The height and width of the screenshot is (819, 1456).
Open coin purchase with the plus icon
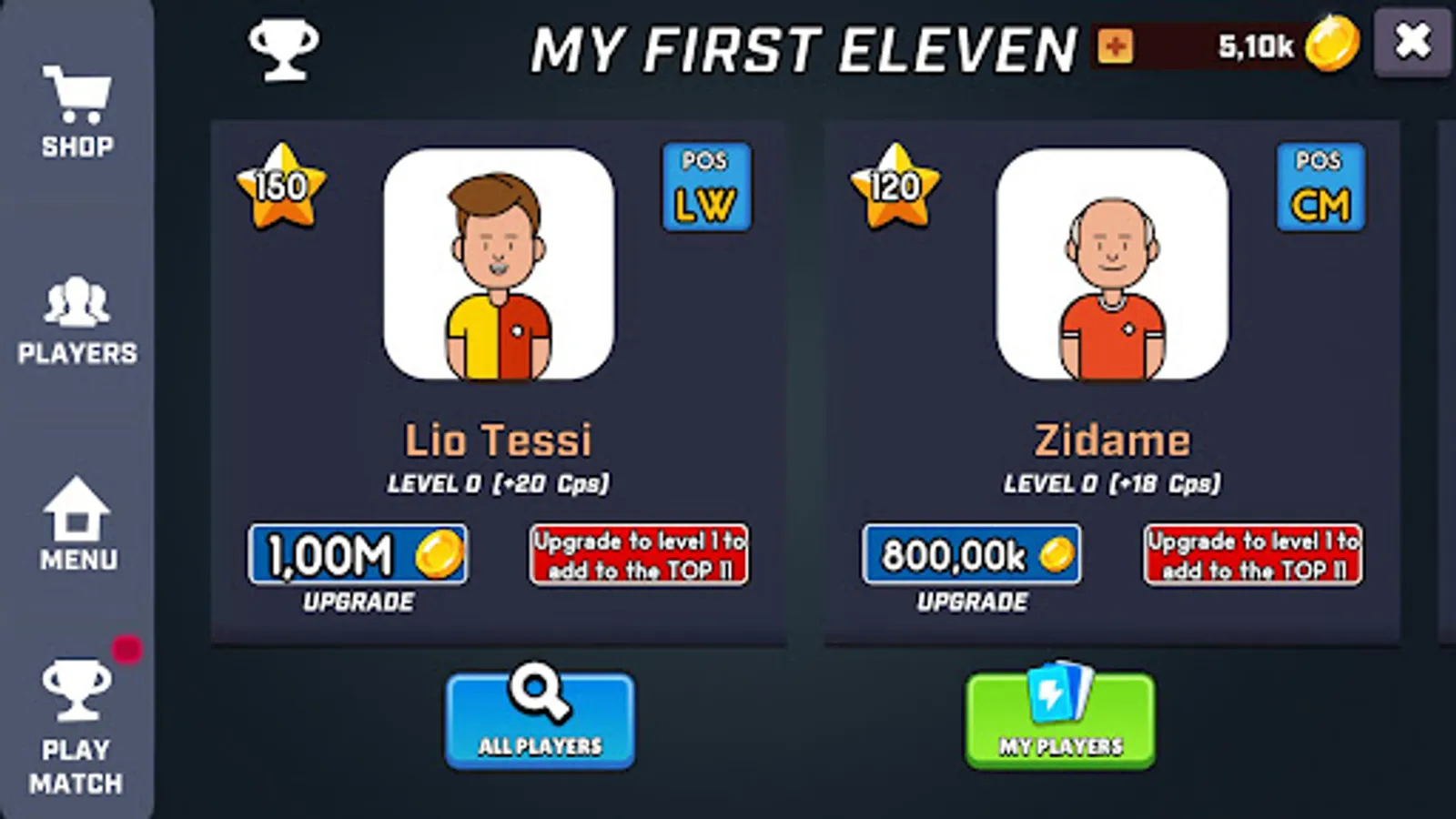(x=1114, y=45)
